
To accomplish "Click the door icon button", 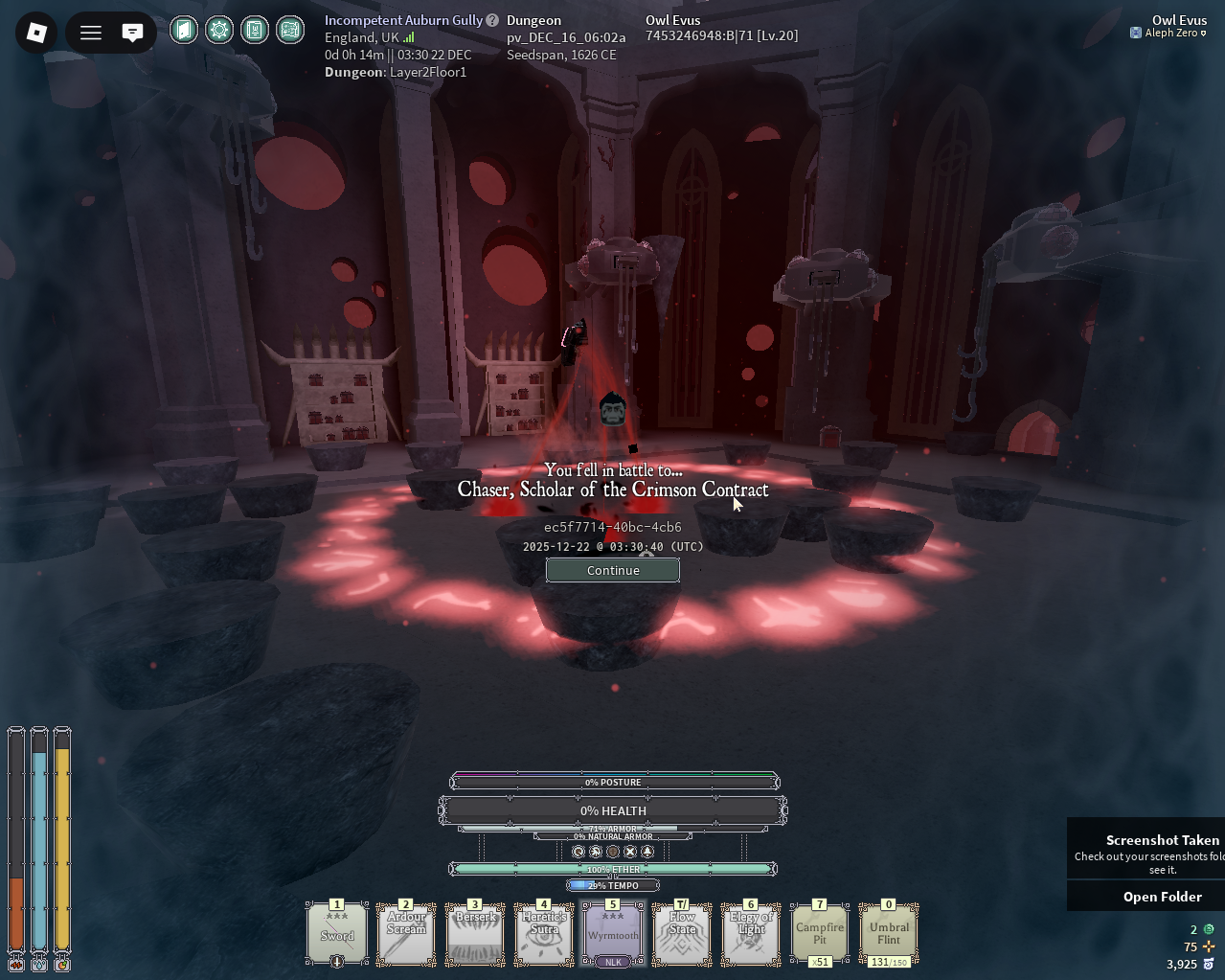I will [x=184, y=31].
